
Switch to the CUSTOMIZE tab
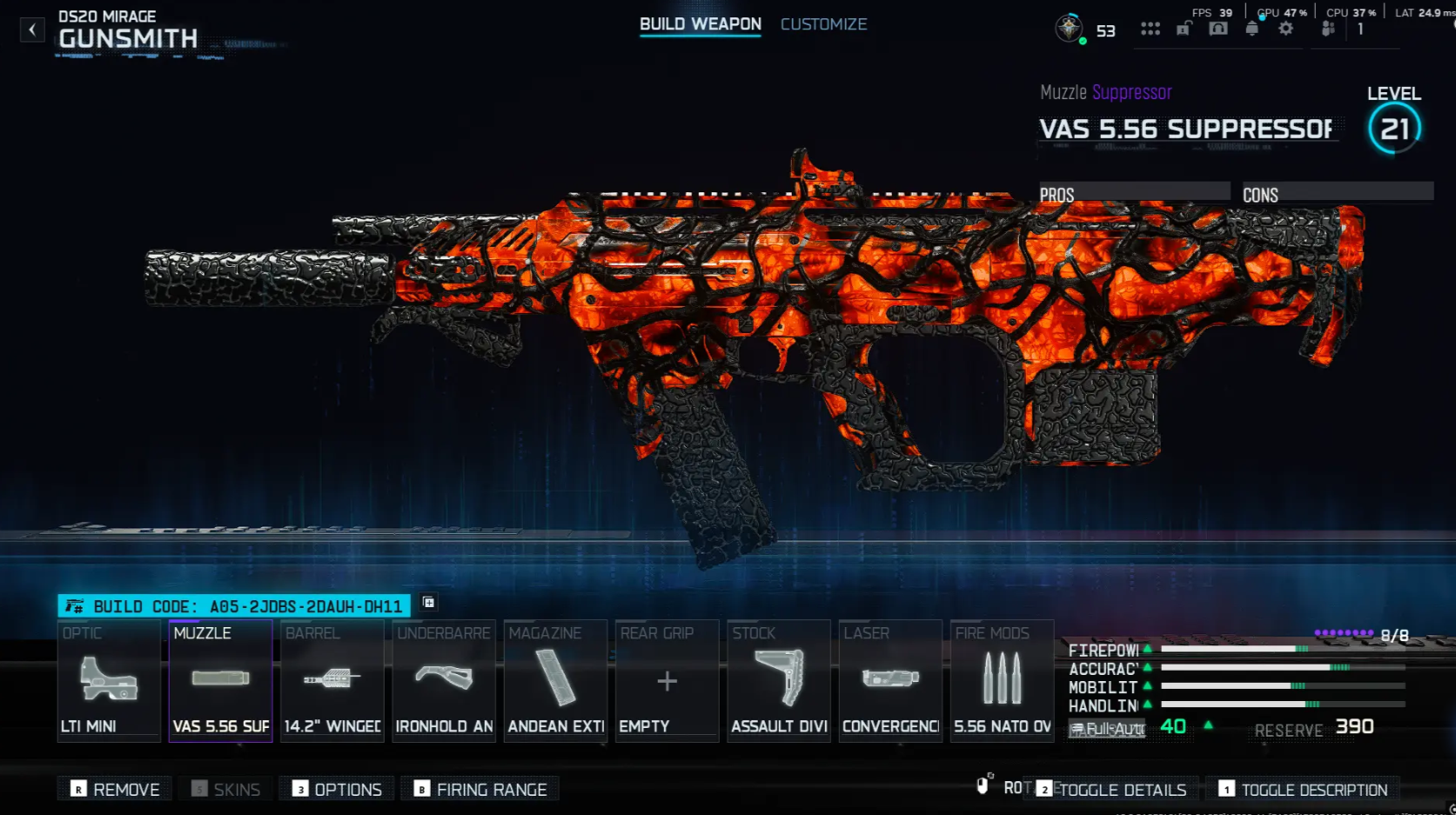click(x=823, y=24)
